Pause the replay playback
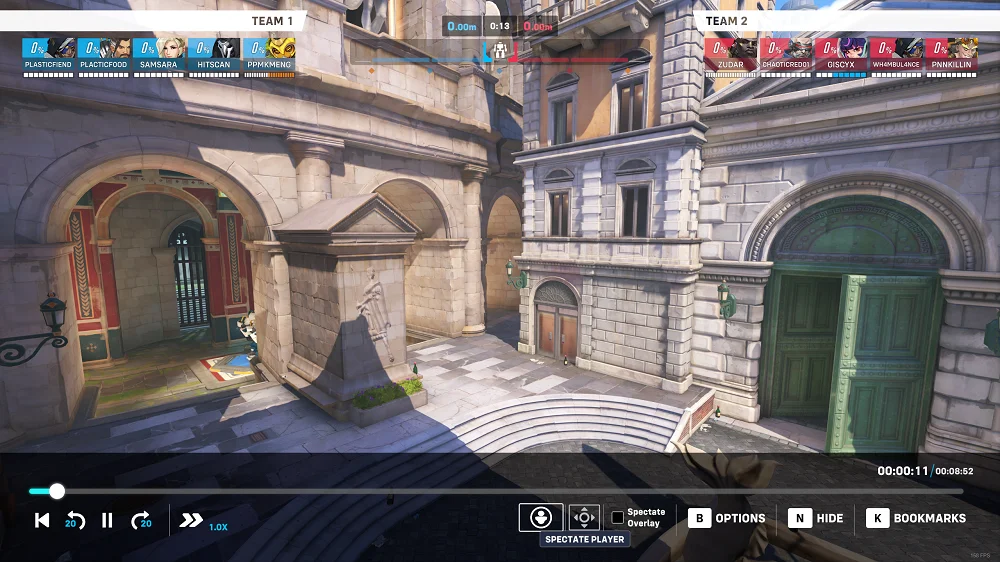The height and width of the screenshot is (562, 1000). click(x=107, y=520)
